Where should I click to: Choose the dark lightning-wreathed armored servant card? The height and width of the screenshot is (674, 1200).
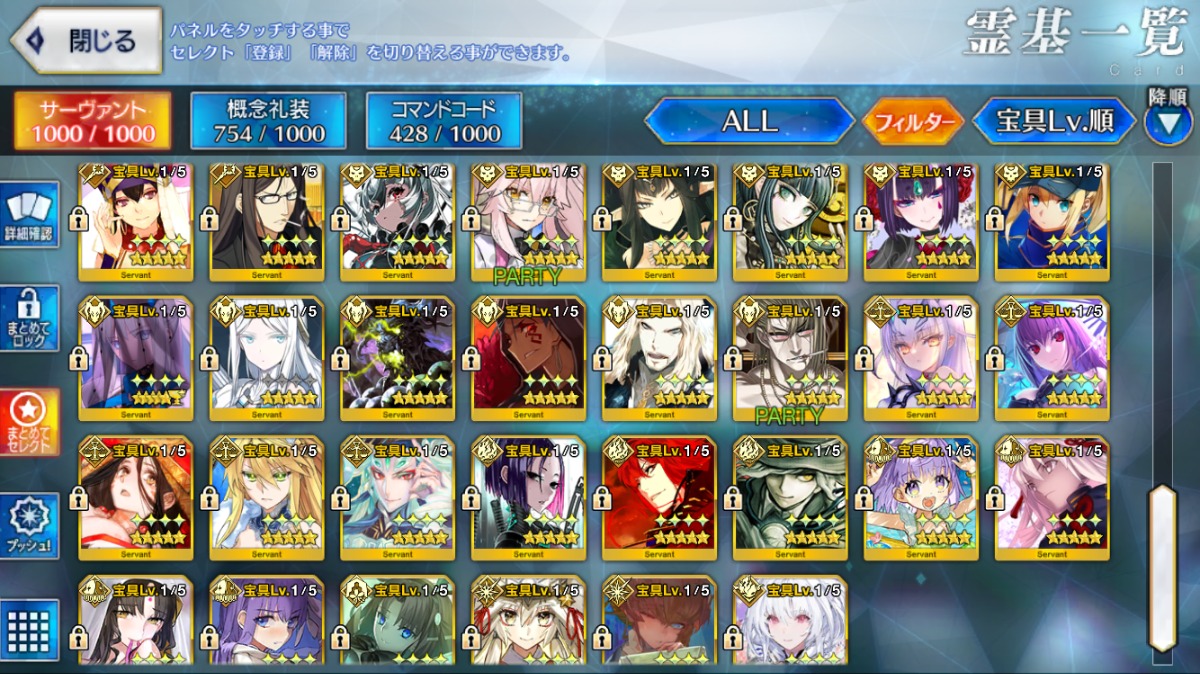point(397,358)
